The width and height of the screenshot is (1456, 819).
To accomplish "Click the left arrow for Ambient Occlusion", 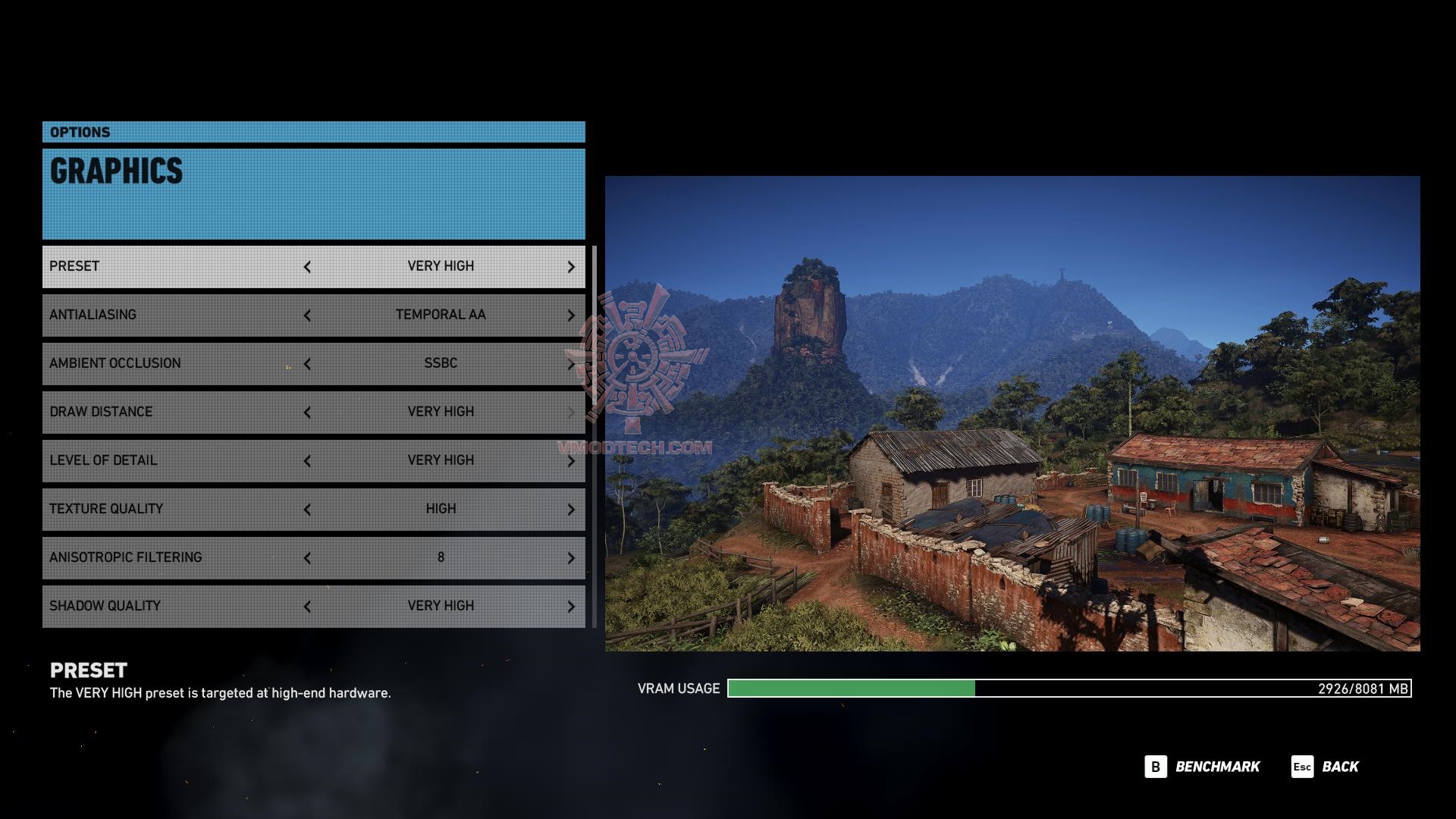I will pyautogui.click(x=307, y=364).
